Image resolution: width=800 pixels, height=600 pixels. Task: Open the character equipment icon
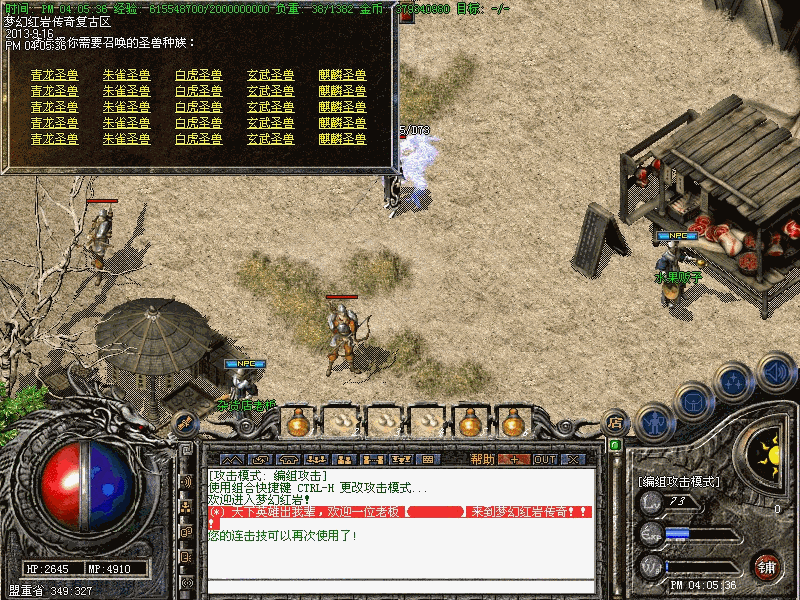point(654,420)
